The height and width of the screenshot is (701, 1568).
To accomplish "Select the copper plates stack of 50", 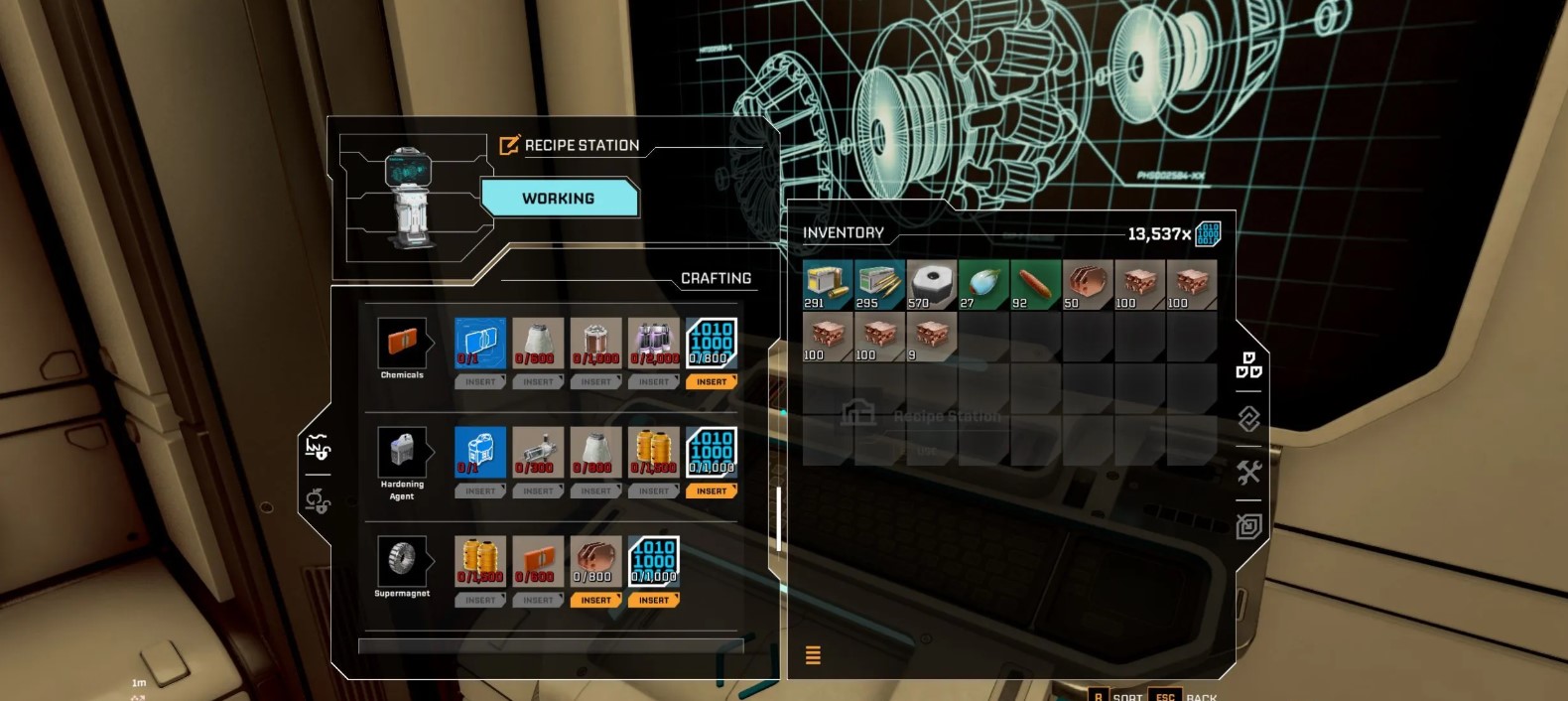I will click(x=1088, y=286).
